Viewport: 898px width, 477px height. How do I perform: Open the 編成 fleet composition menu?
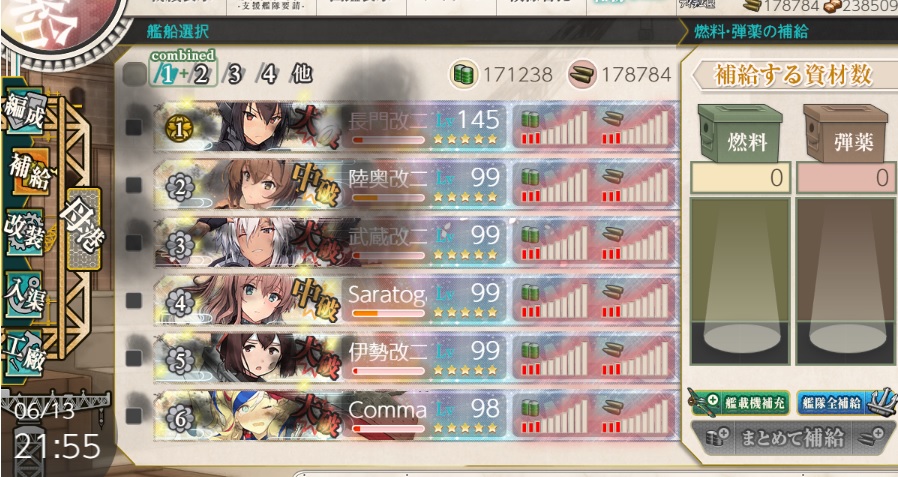click(x=22, y=106)
